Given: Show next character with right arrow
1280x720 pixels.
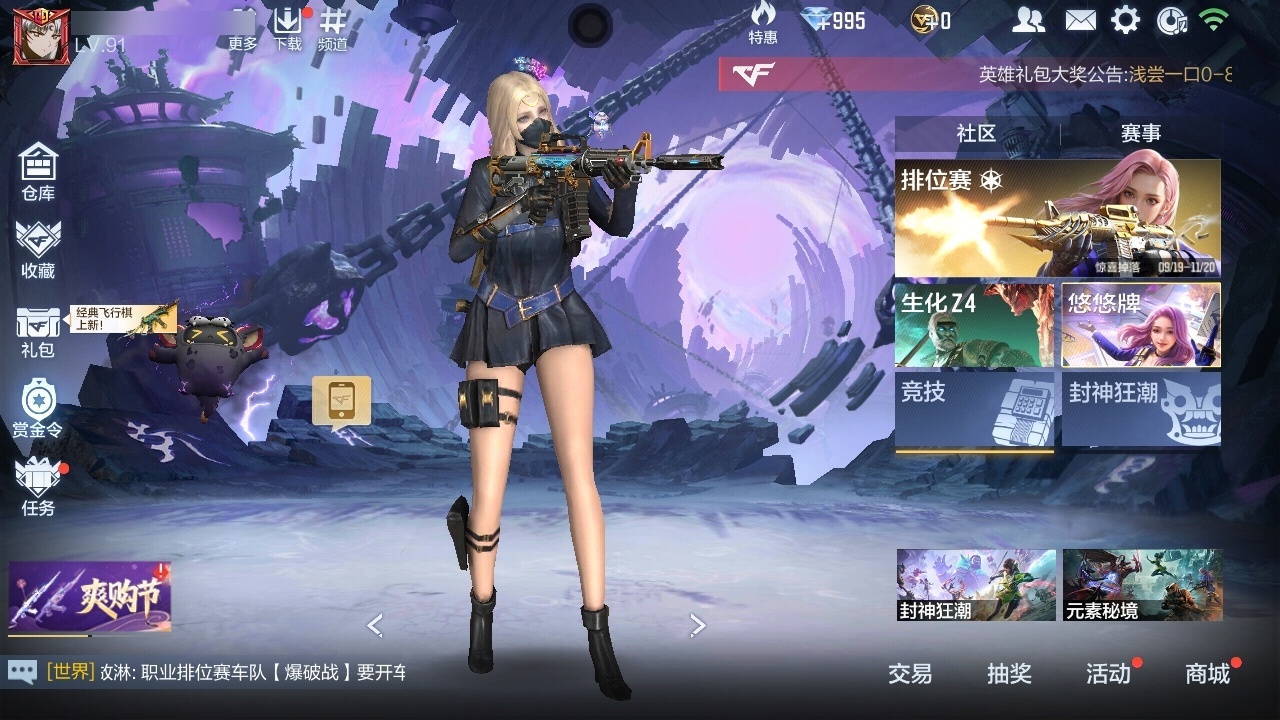Looking at the screenshot, I should coord(698,625).
